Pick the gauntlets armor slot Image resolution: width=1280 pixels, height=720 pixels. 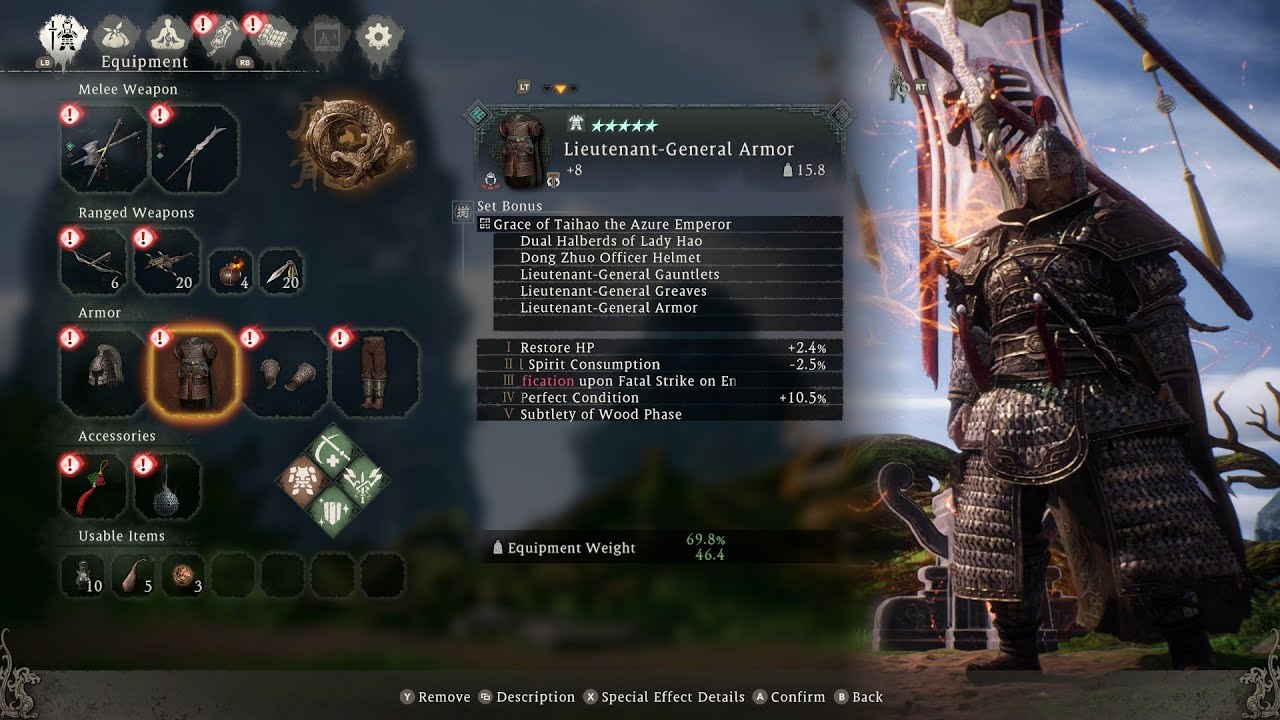[285, 372]
